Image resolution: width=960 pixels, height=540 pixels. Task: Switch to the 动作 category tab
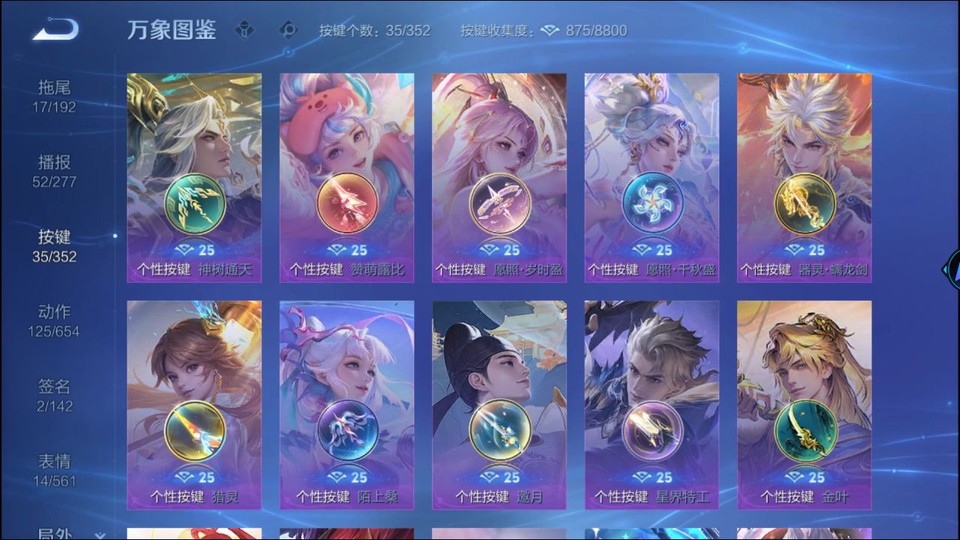pos(54,320)
